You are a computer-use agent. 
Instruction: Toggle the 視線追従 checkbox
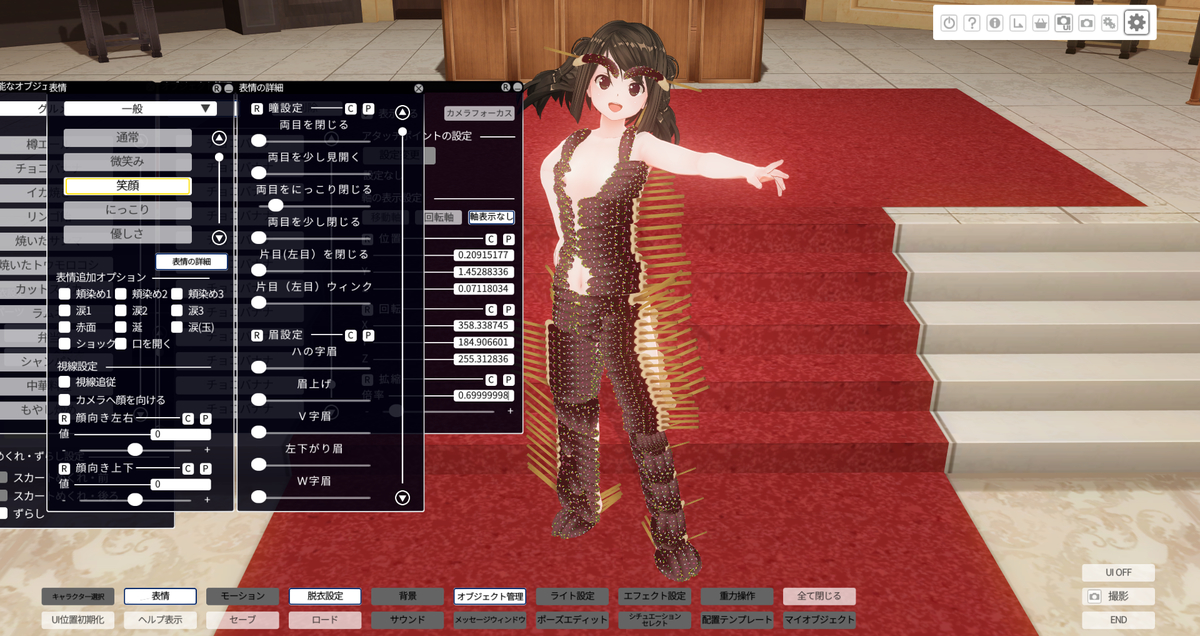[65, 382]
